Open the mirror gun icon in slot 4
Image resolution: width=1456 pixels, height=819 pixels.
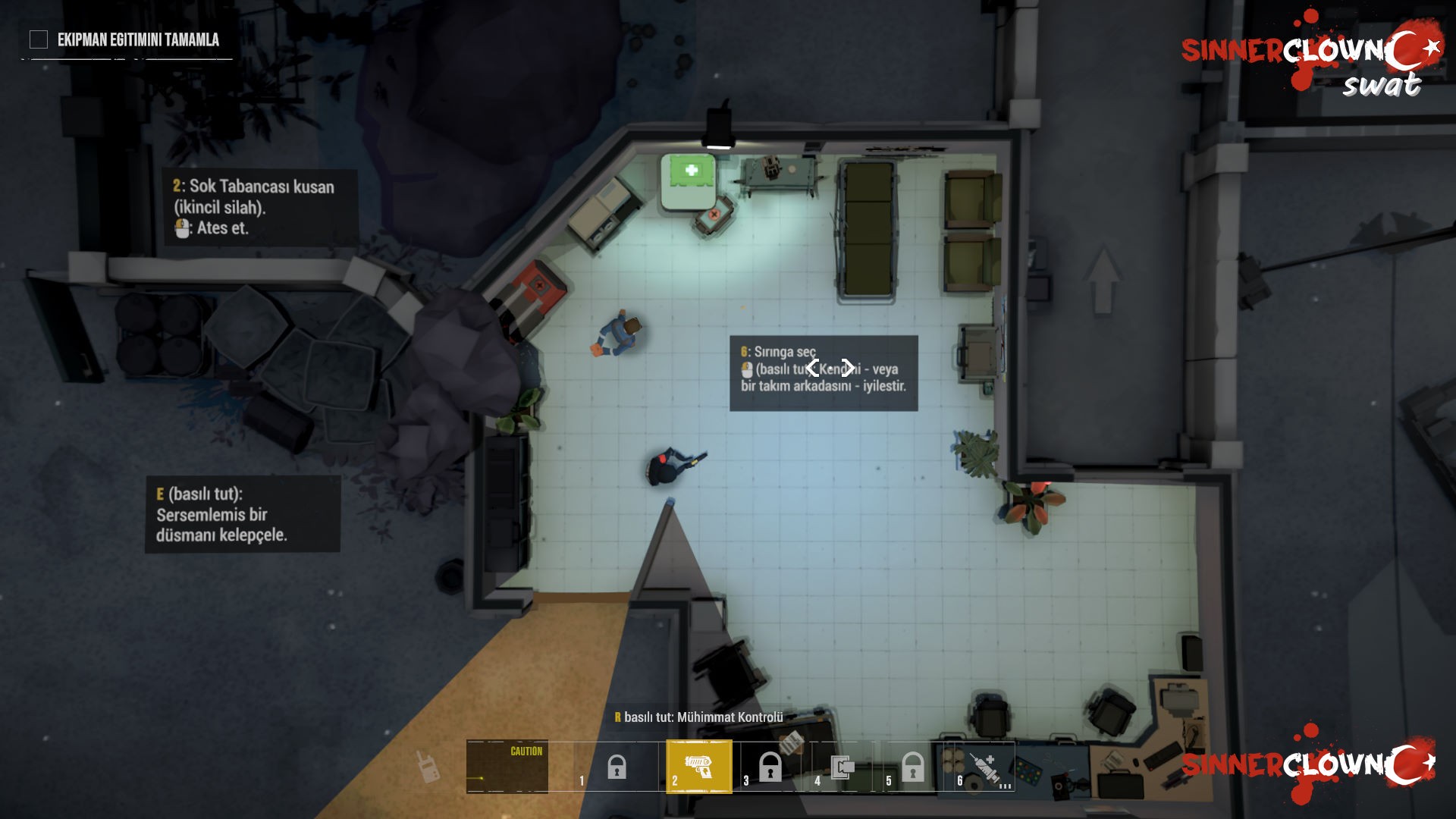coord(843,767)
